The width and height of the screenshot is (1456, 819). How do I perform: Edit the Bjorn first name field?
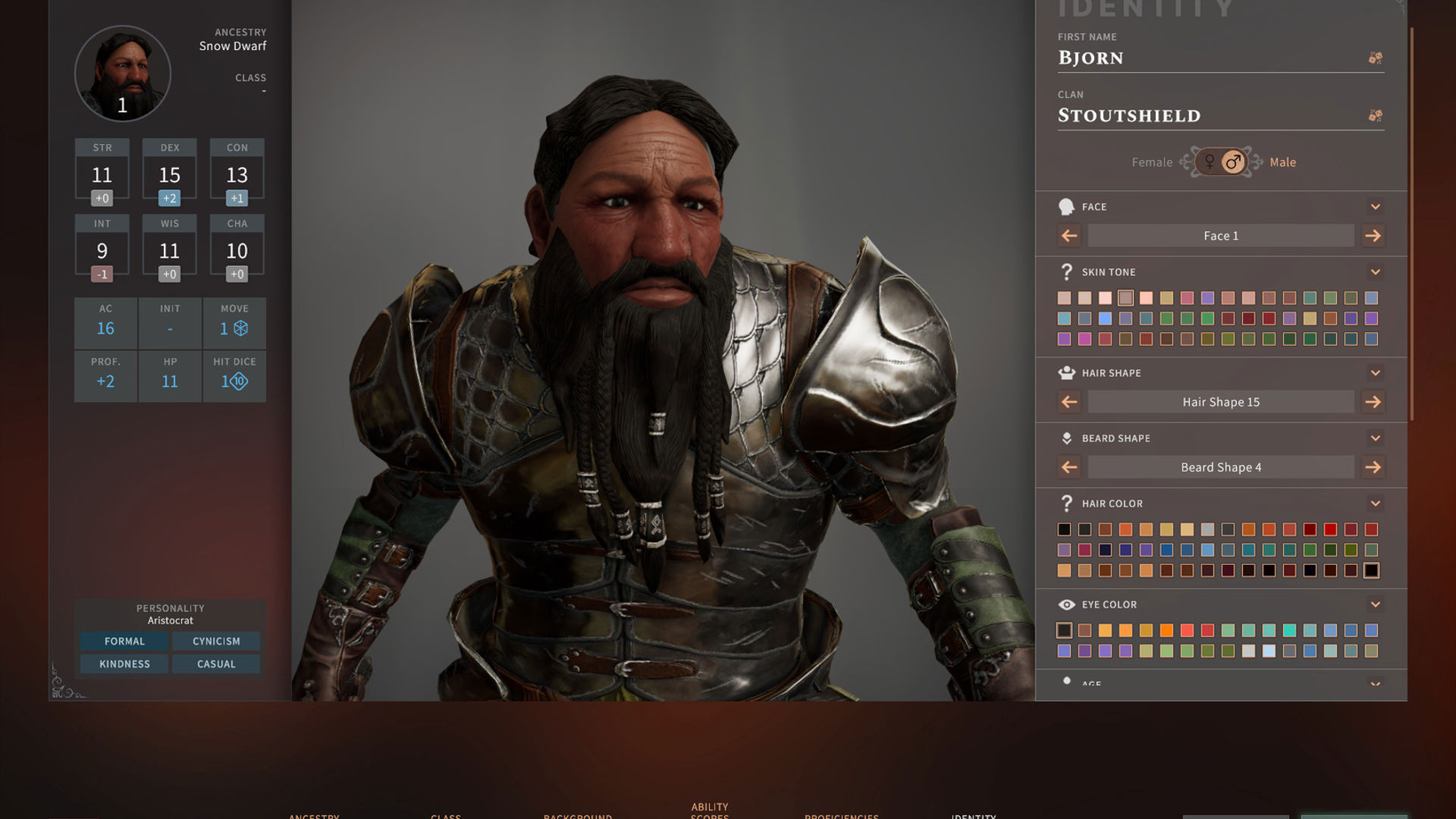1206,58
